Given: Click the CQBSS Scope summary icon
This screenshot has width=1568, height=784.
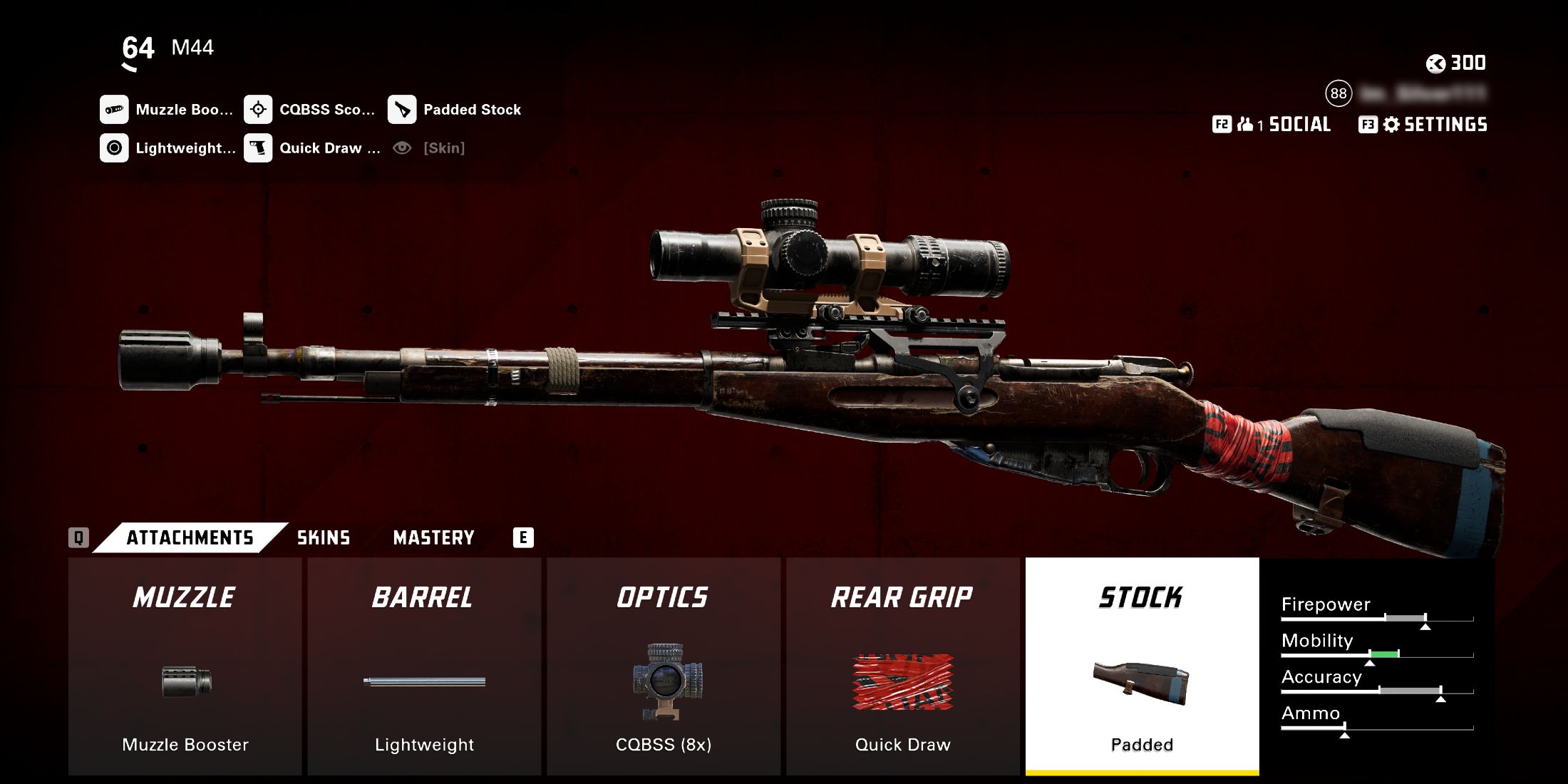Looking at the screenshot, I should (x=258, y=110).
